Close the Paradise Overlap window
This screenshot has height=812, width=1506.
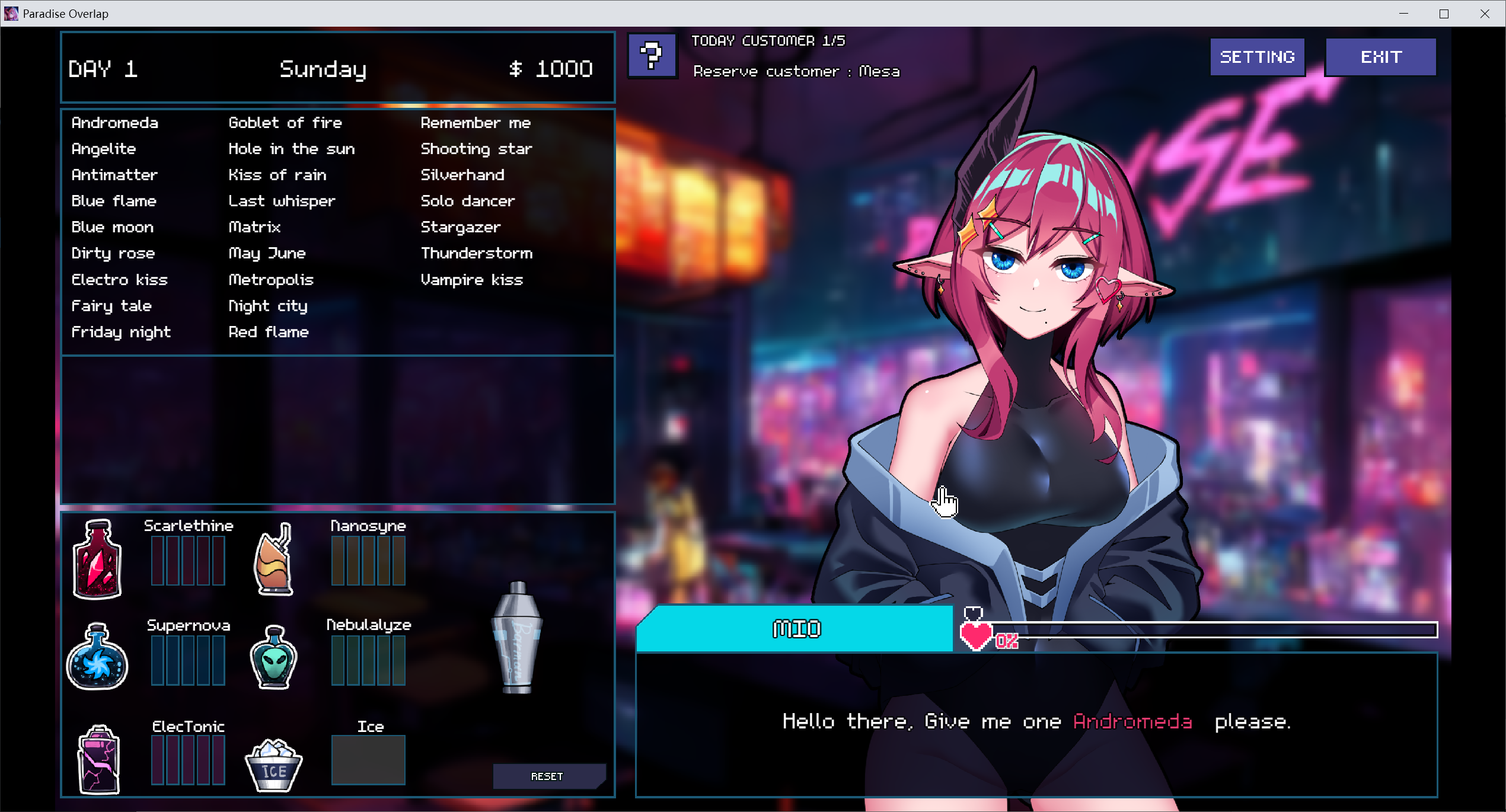[x=1485, y=14]
